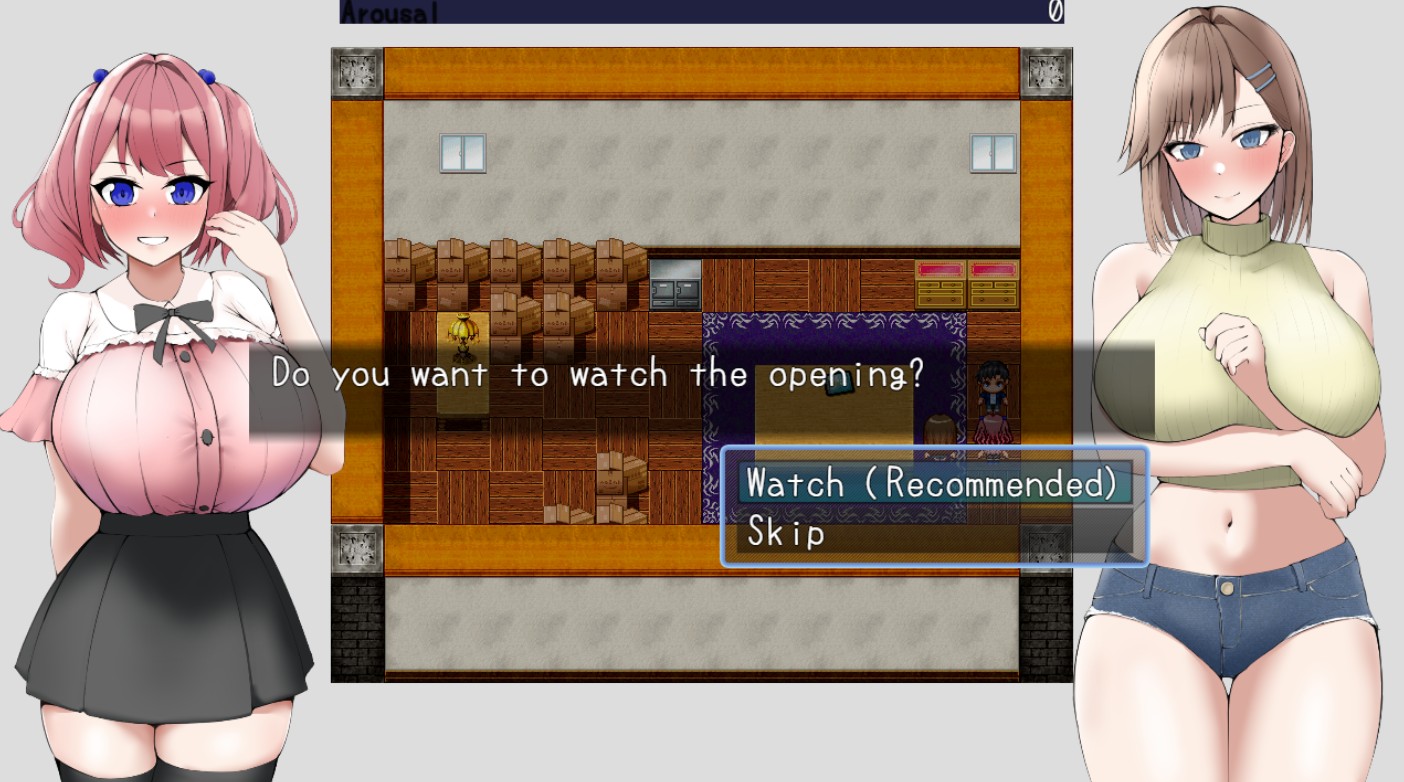Select the "Watch (Recommended)" option

pyautogui.click(x=932, y=483)
